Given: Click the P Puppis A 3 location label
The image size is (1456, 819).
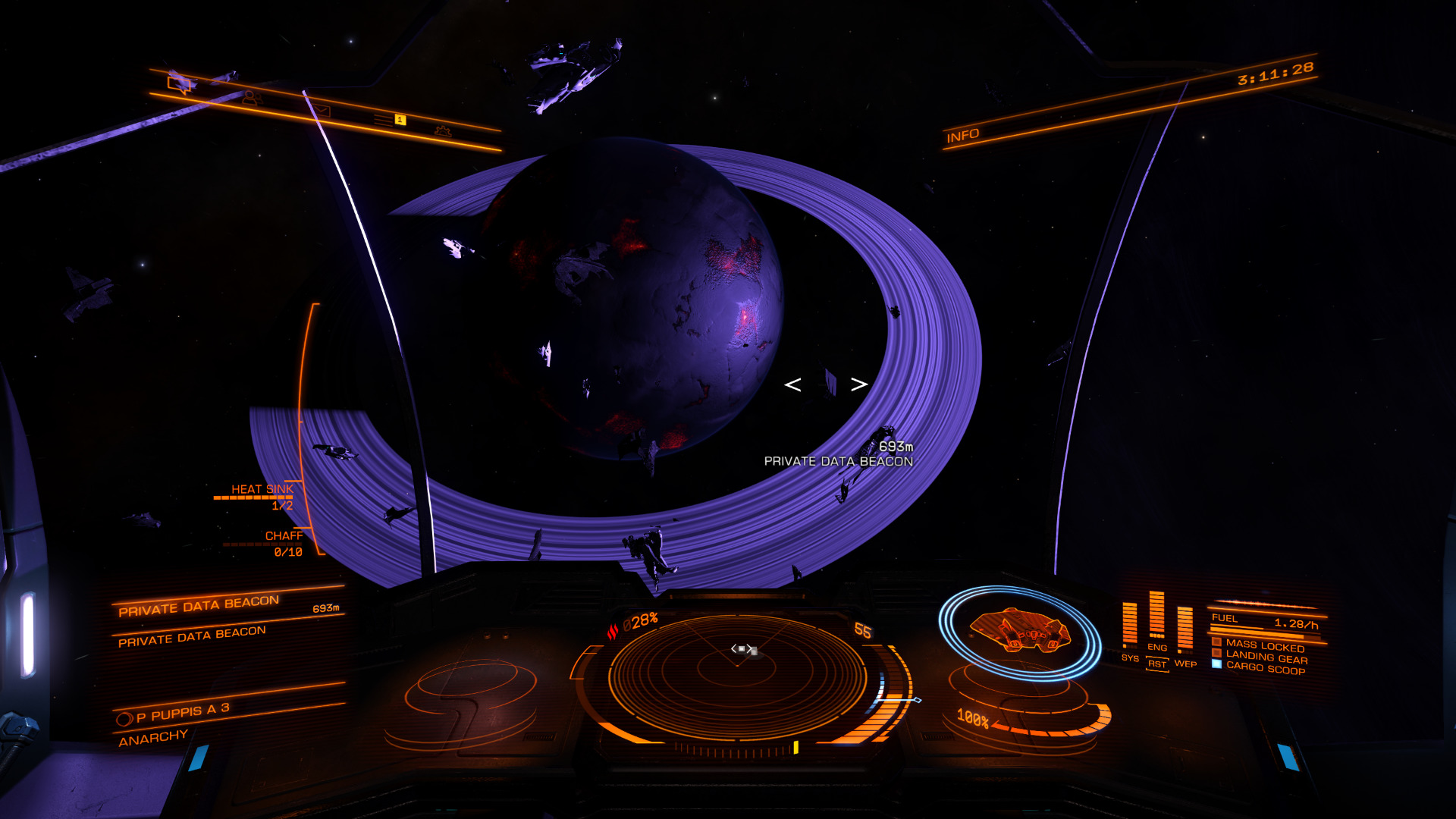Looking at the screenshot, I should 182,713.
